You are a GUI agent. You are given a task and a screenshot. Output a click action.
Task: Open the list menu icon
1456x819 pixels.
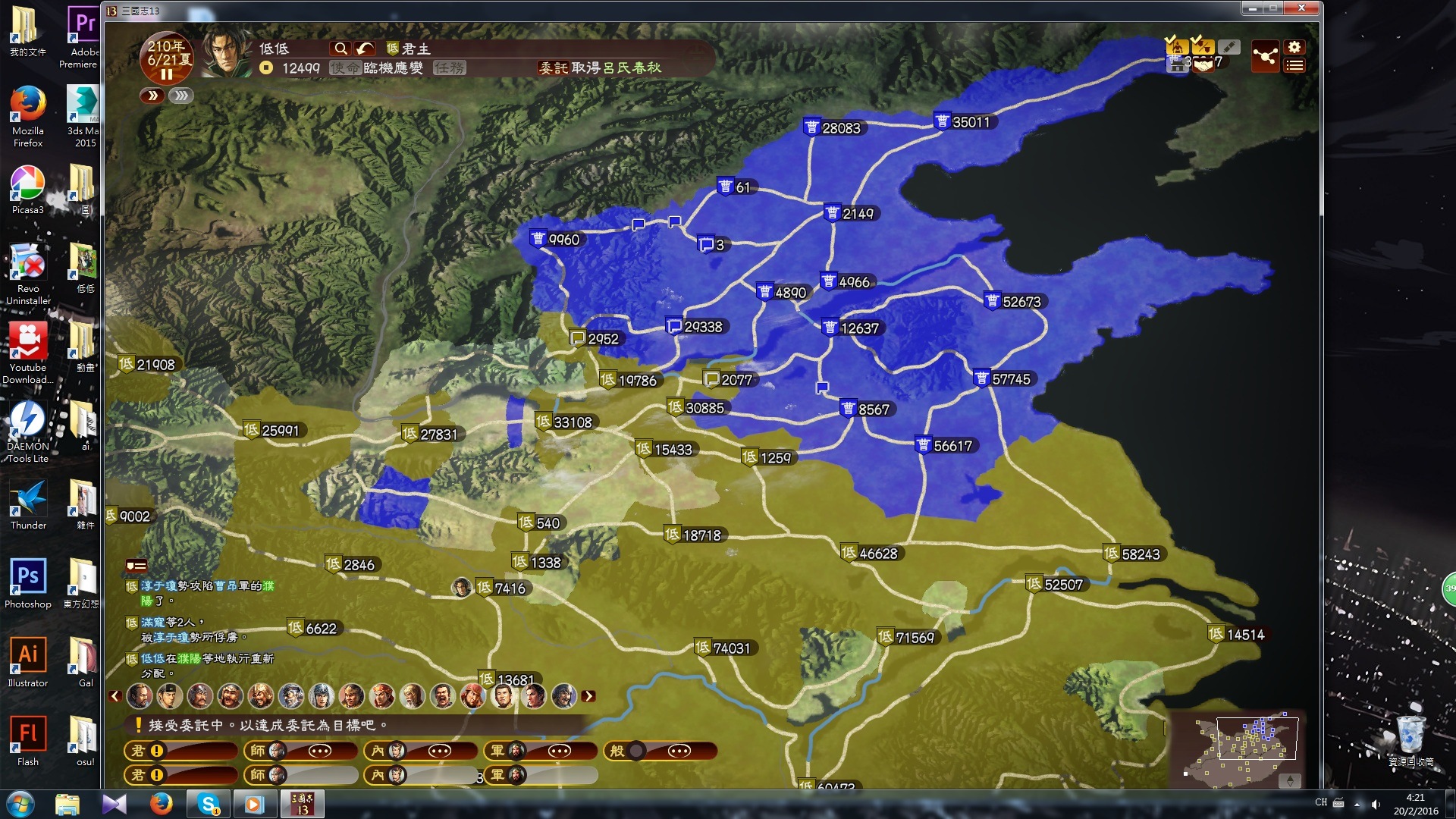point(1294,66)
